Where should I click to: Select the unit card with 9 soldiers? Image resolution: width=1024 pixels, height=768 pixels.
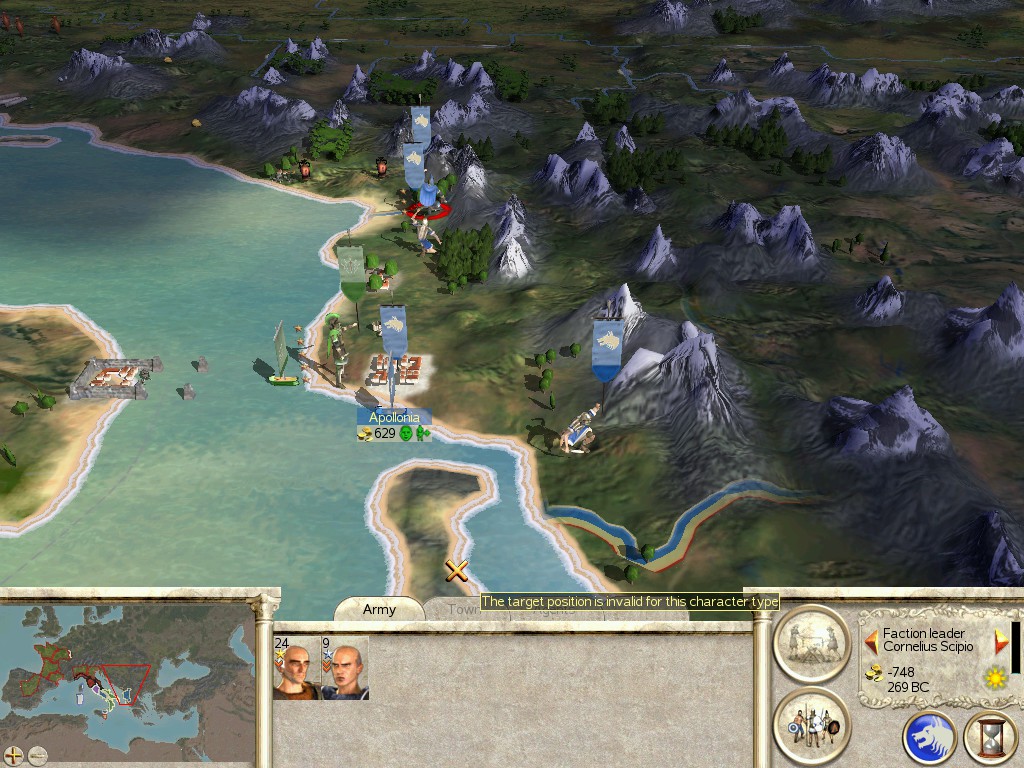(344, 669)
